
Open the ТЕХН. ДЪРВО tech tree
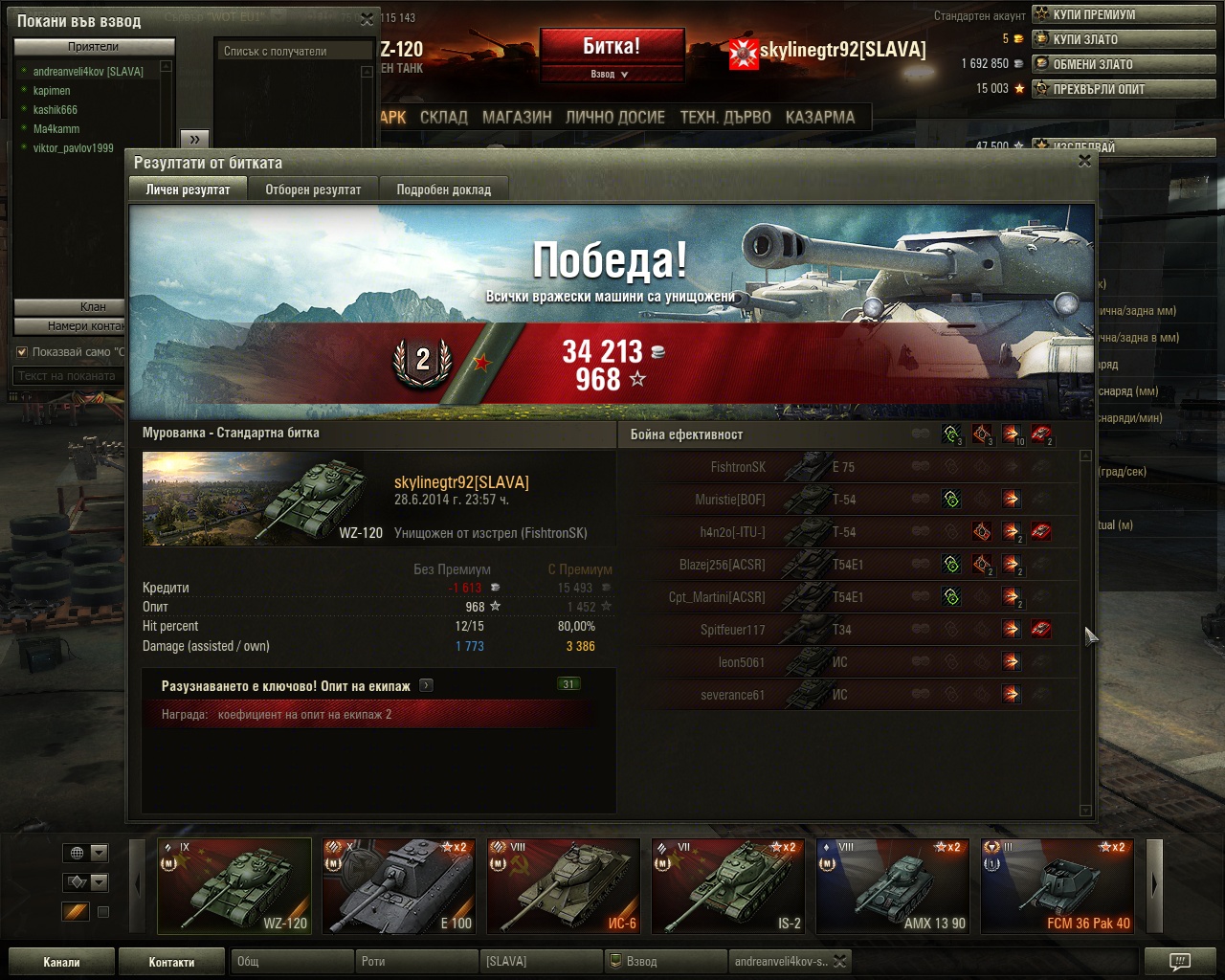pyautogui.click(x=725, y=118)
